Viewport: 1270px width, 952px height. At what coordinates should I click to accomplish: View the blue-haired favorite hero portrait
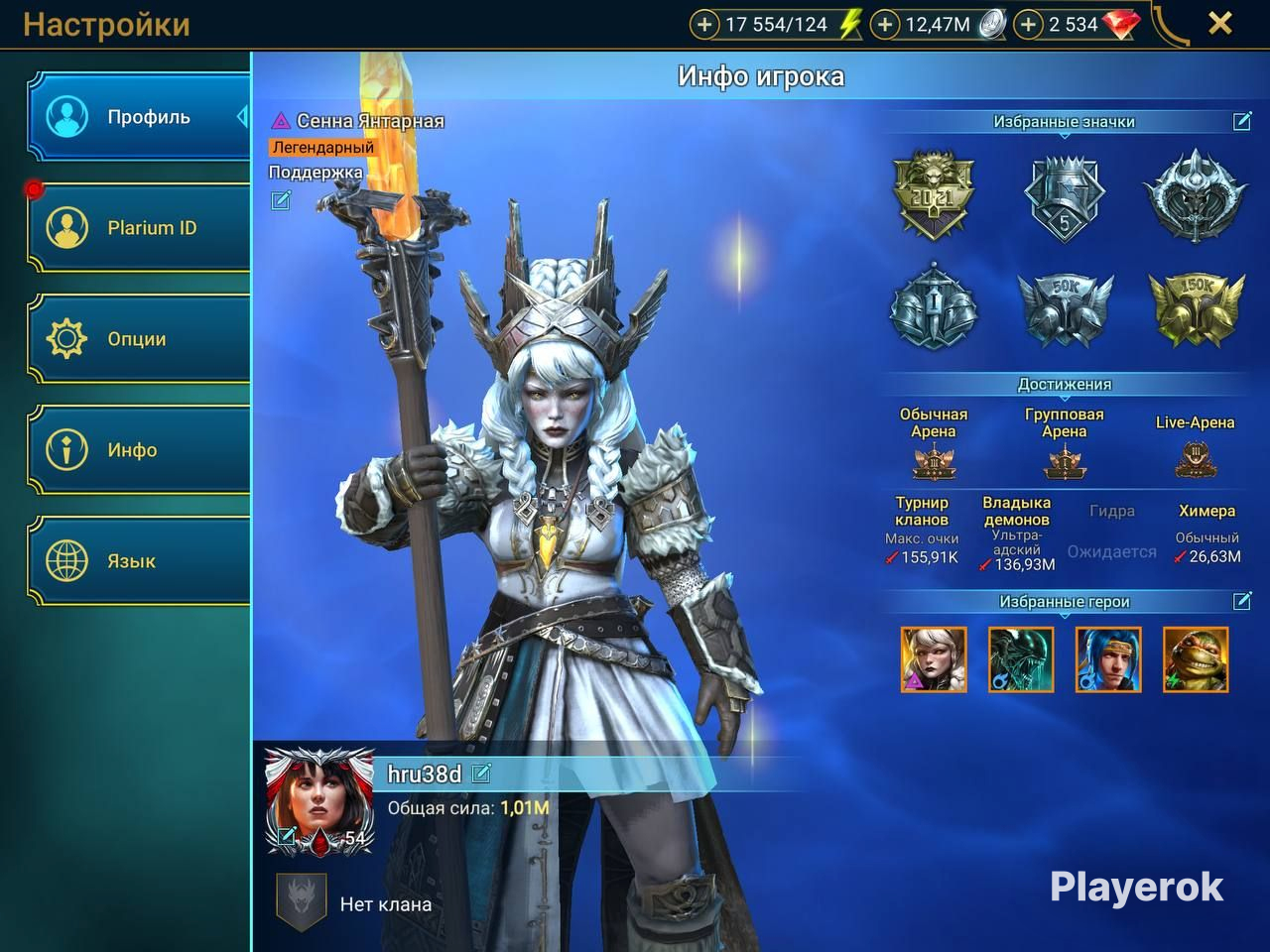(x=1108, y=659)
